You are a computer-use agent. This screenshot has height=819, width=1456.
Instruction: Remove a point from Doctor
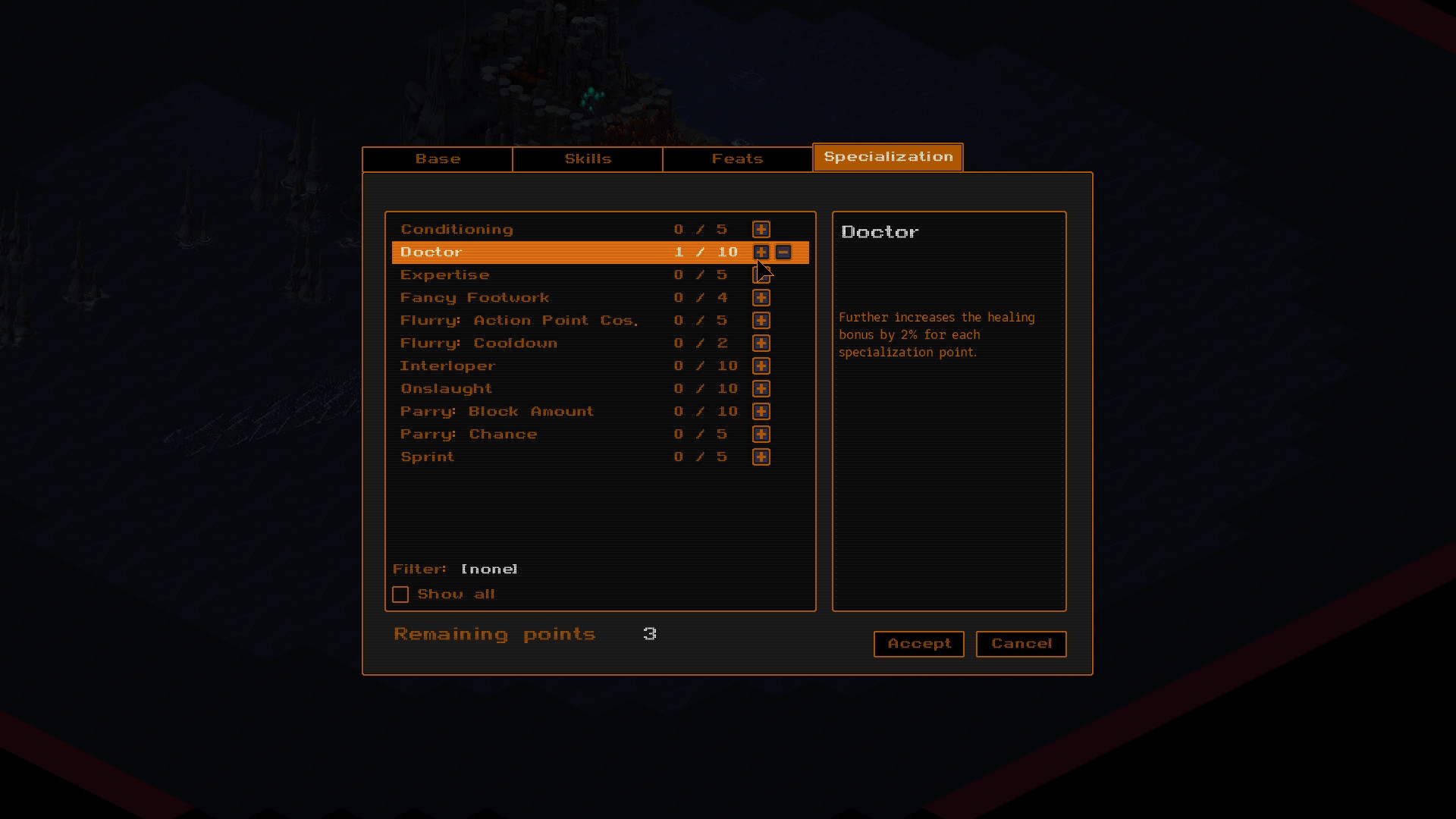coord(784,252)
